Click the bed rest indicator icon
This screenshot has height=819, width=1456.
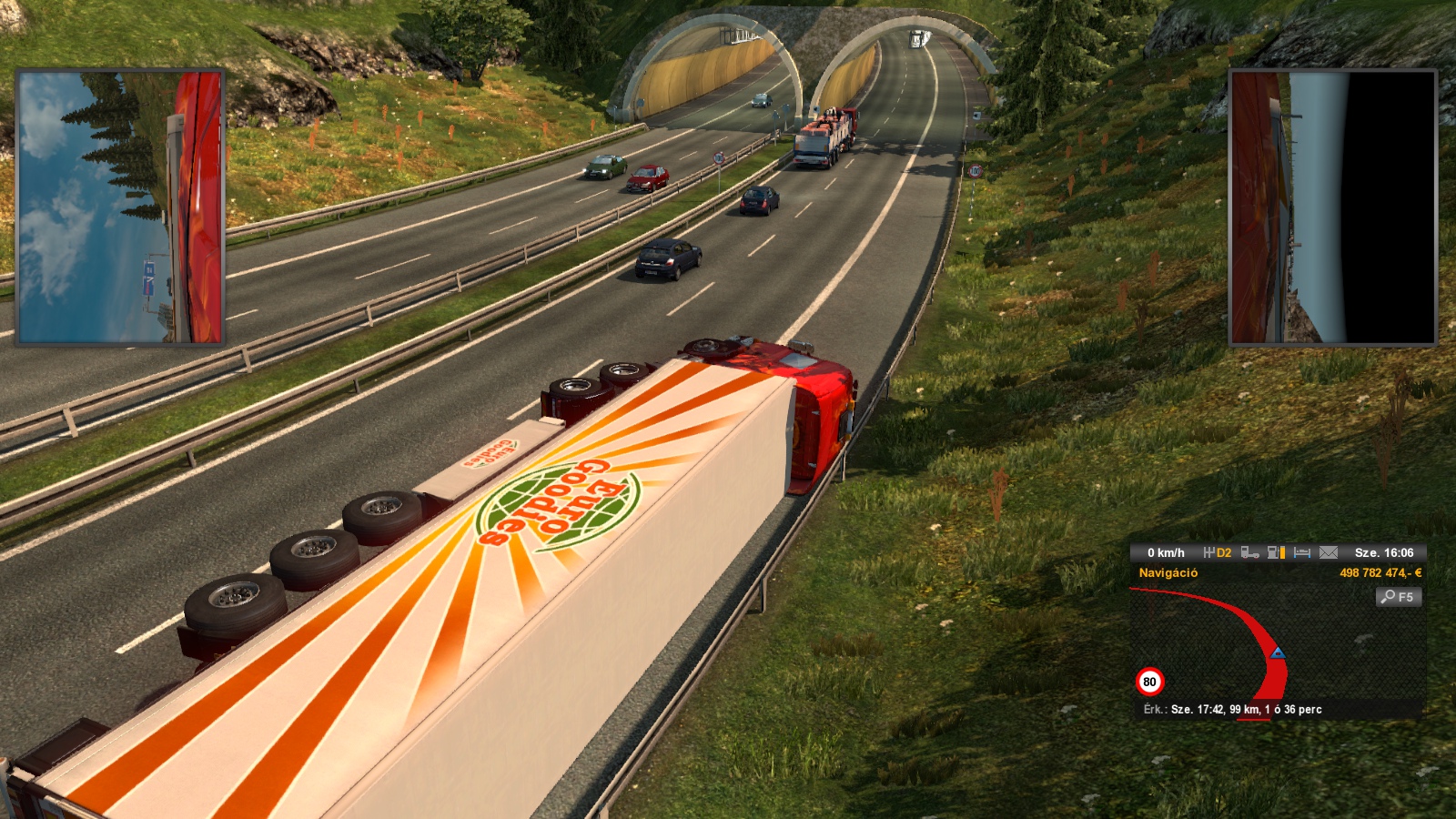1302,552
